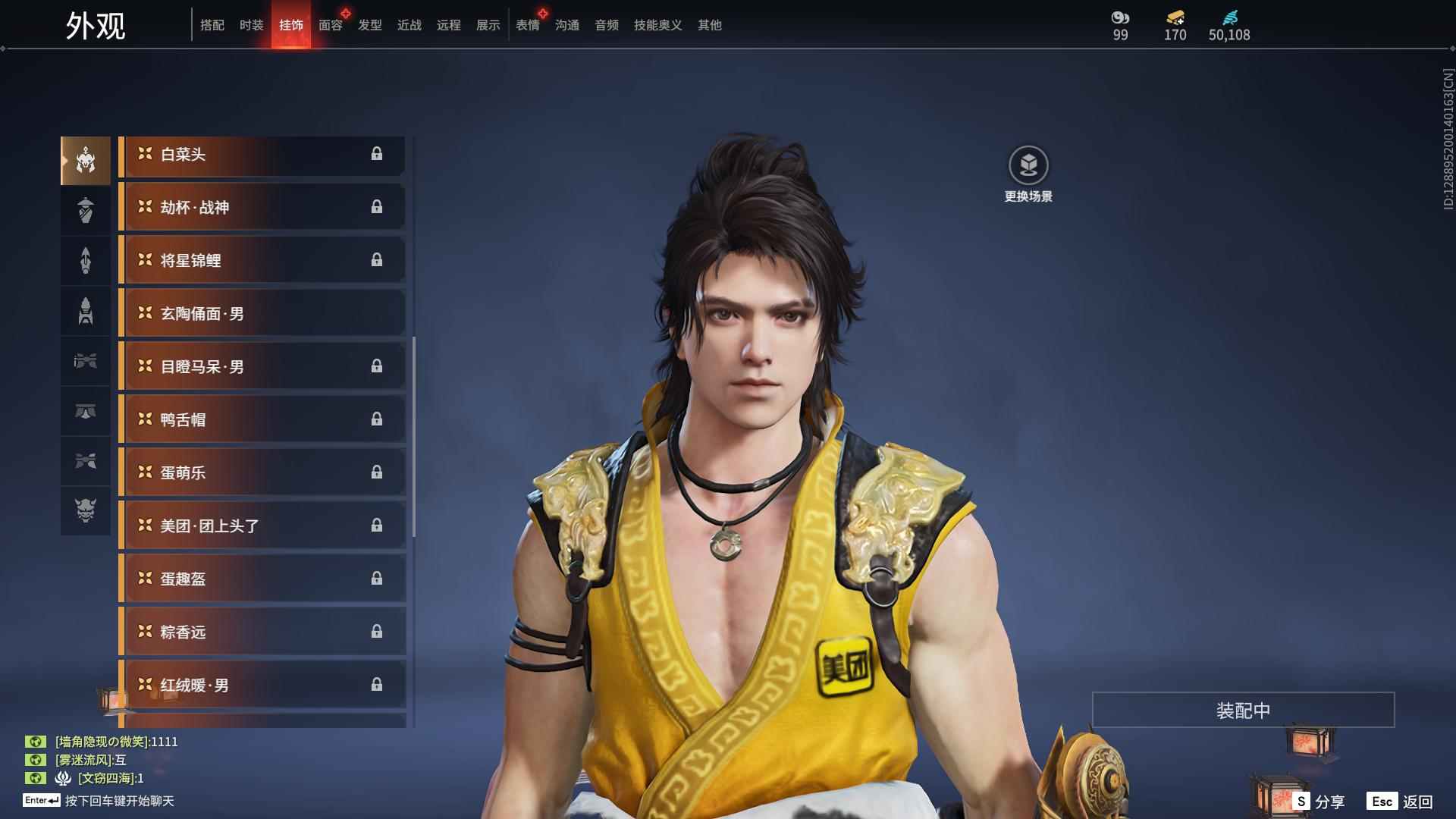The width and height of the screenshot is (1456, 819).
Task: Choose the 鸭舌帽 accessory row
Action: coord(262,420)
